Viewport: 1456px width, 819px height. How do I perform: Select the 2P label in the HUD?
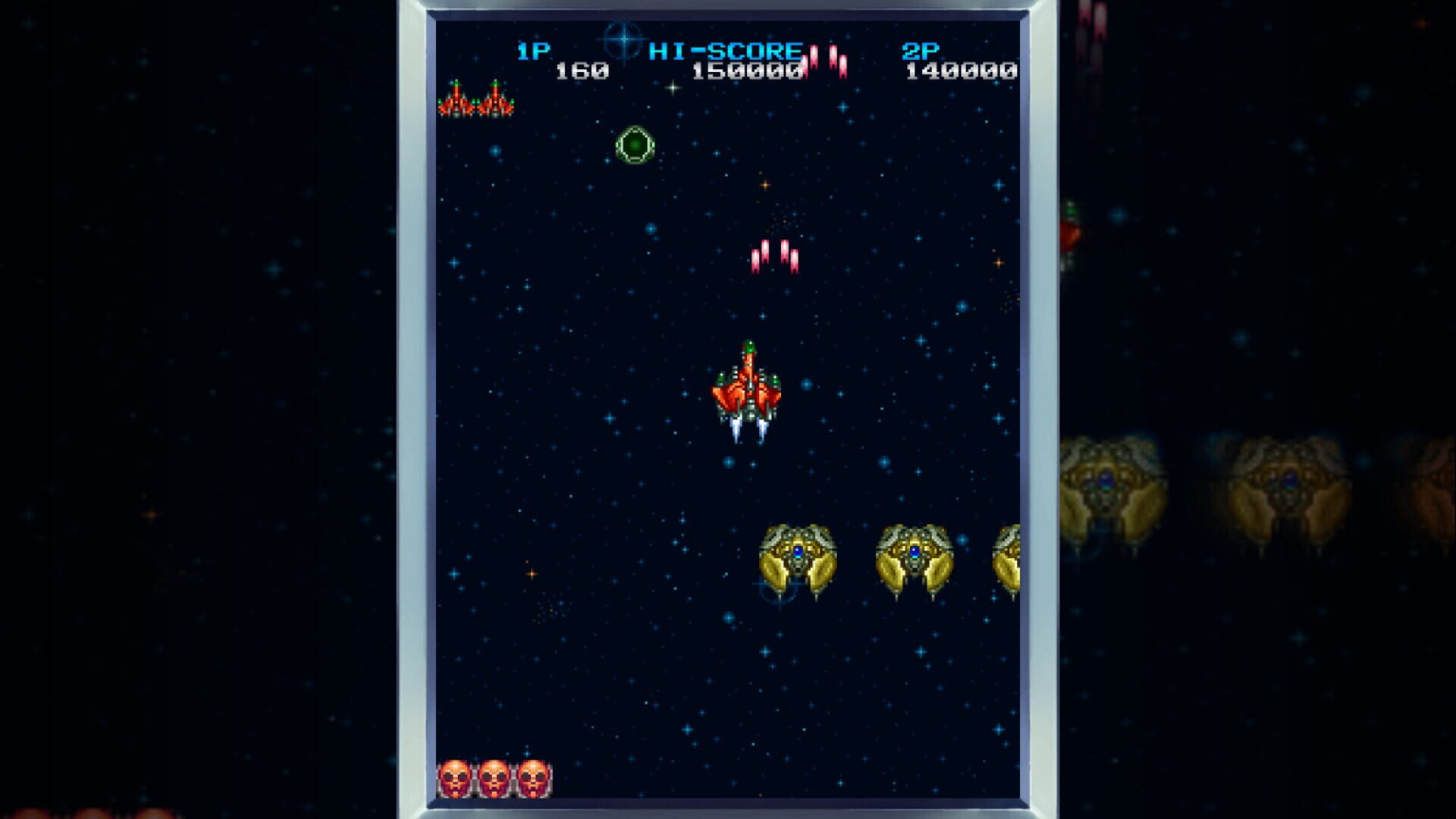(918, 50)
